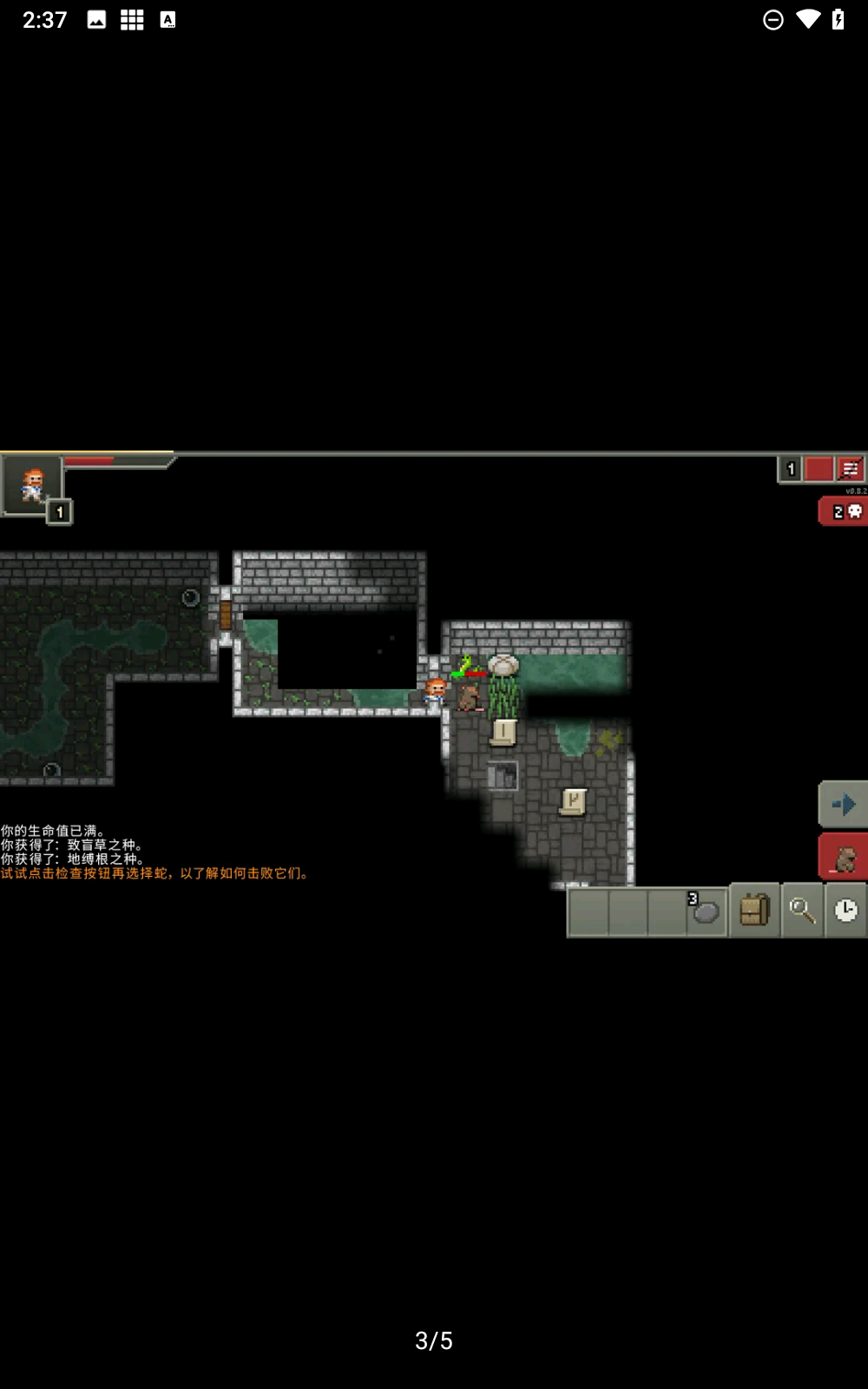This screenshot has width=868, height=1389.
Task: Tap the red skull danger indicator
Action: (x=845, y=511)
